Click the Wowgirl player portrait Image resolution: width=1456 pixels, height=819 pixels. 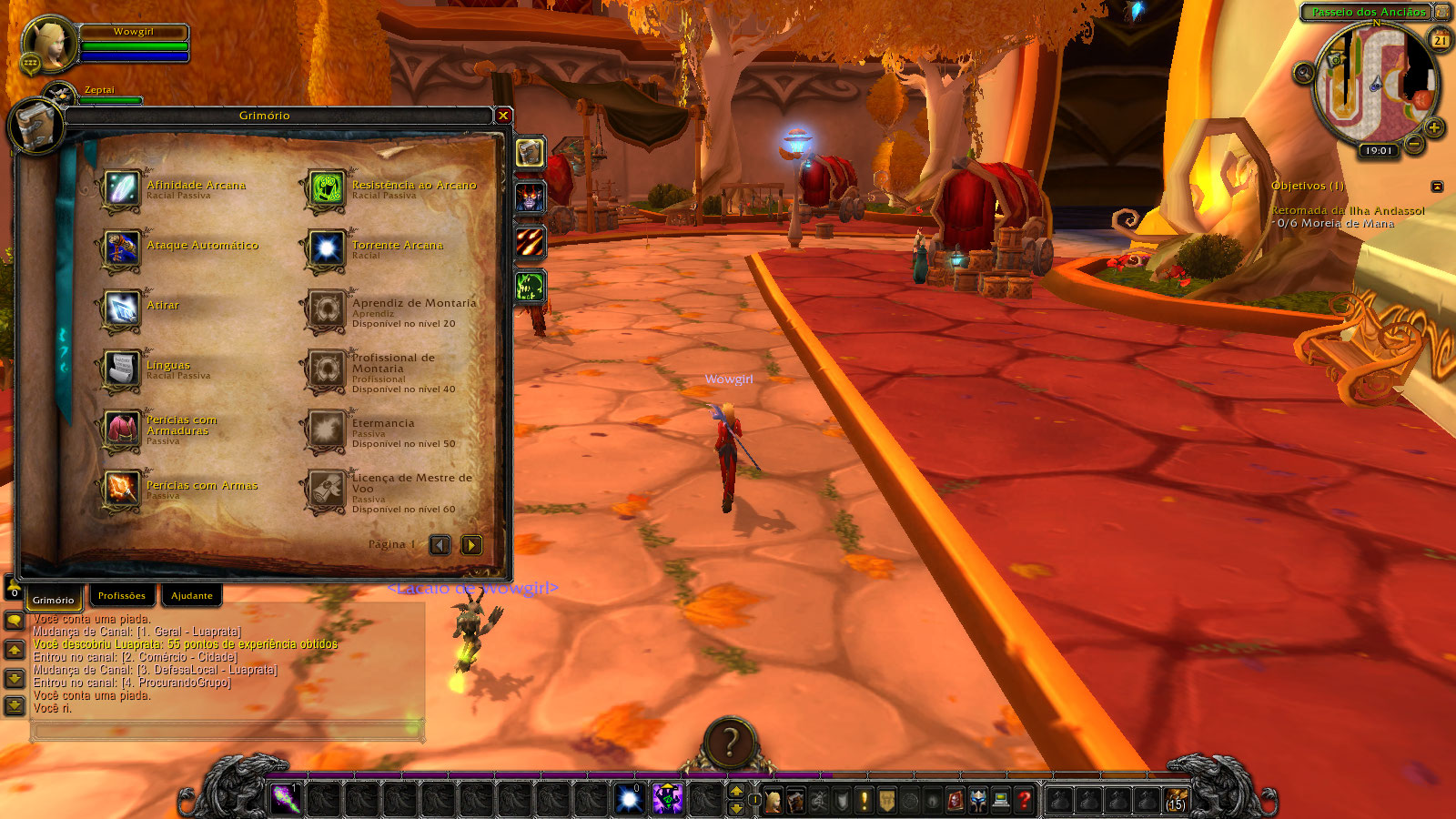click(x=48, y=45)
